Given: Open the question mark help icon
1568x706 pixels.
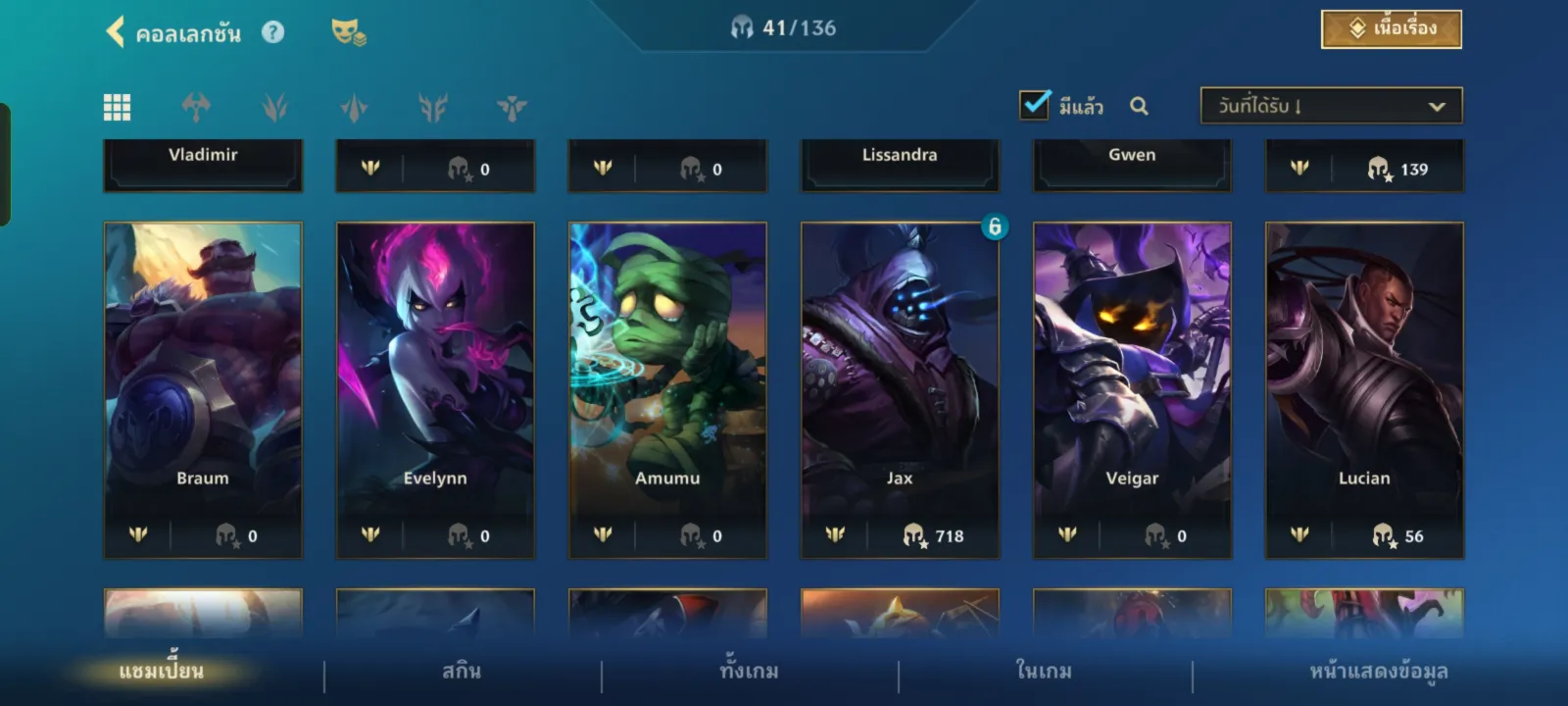Looking at the screenshot, I should point(272,32).
